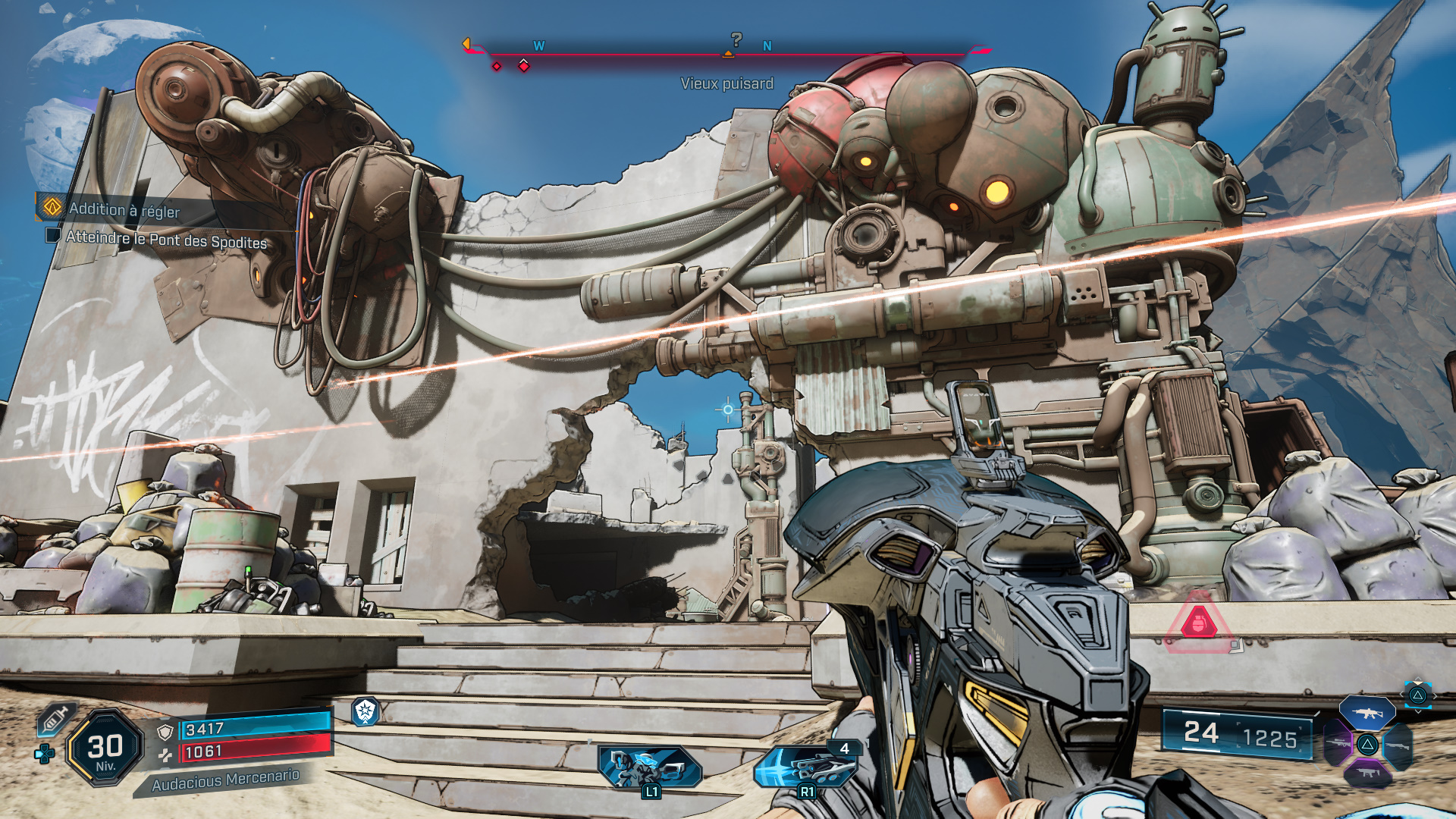Click the highlighted weapon-swap selector box

(1417, 695)
